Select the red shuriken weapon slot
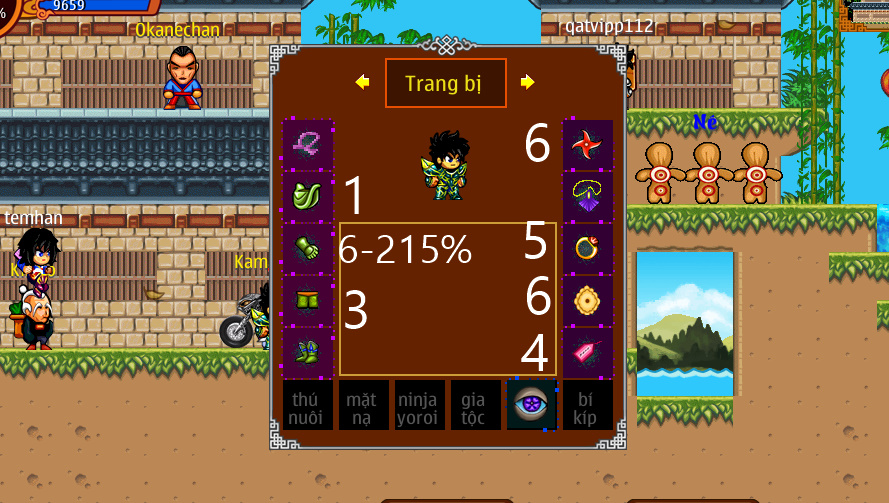The height and width of the screenshot is (503, 889). pyautogui.click(x=587, y=146)
